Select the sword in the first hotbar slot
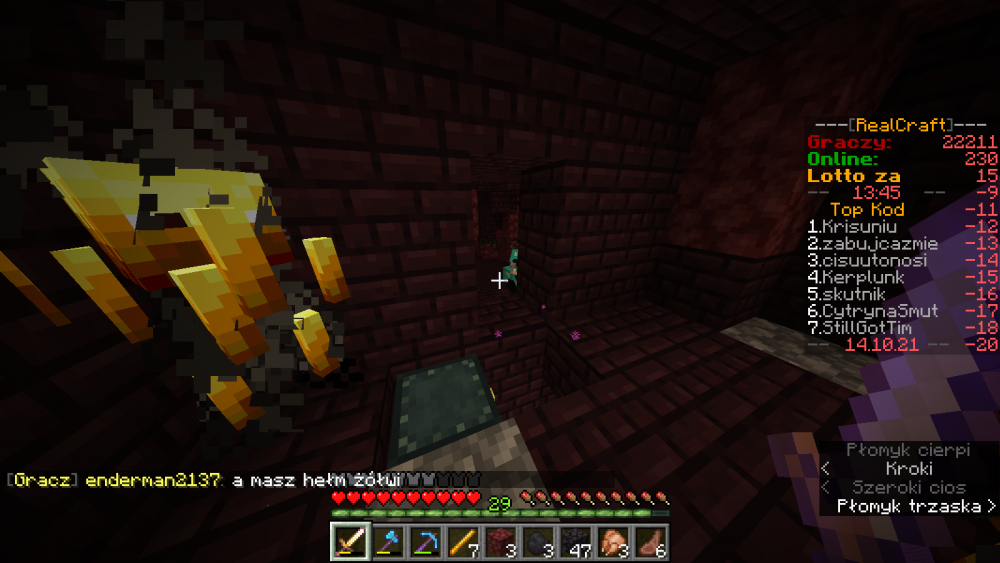This screenshot has width=1000, height=563. tap(351, 542)
